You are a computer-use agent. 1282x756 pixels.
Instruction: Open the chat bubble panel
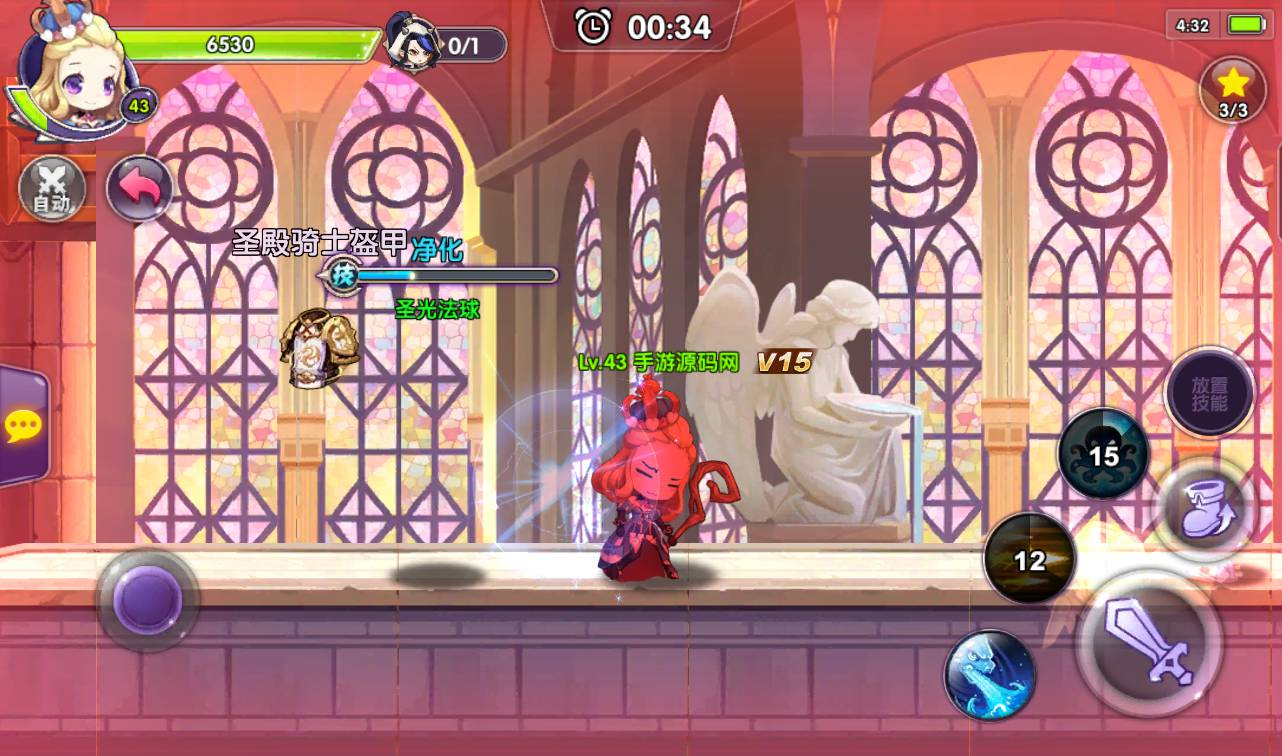(22, 427)
